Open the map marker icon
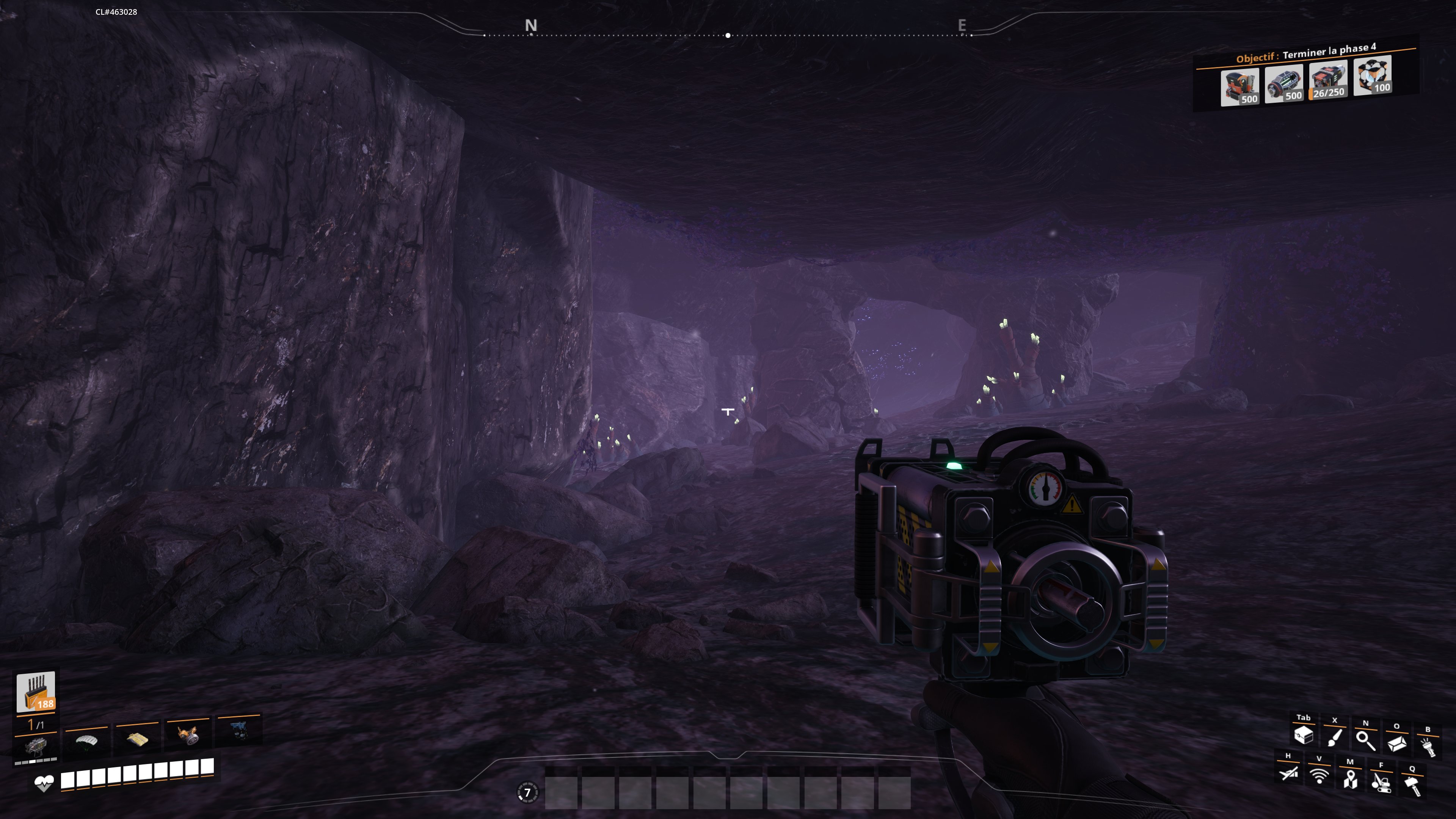This screenshot has height=819, width=1456. point(1350,780)
